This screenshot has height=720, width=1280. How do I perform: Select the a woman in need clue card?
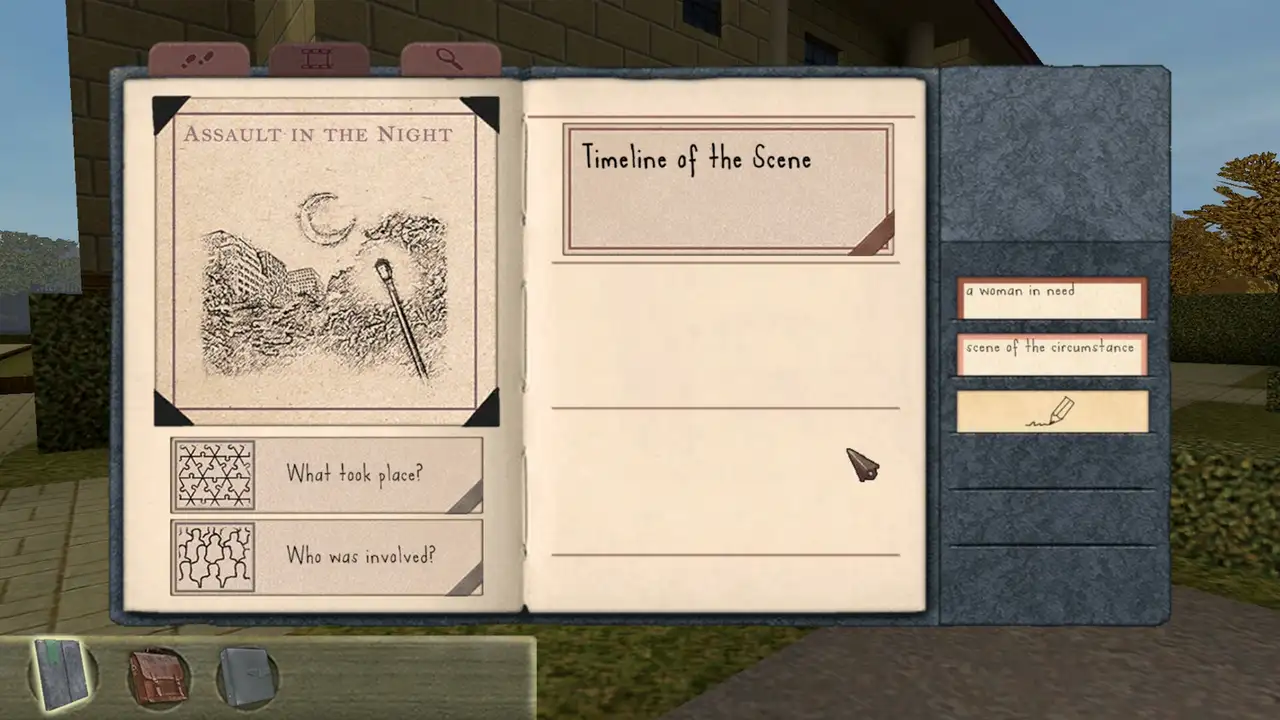[x=1052, y=293]
